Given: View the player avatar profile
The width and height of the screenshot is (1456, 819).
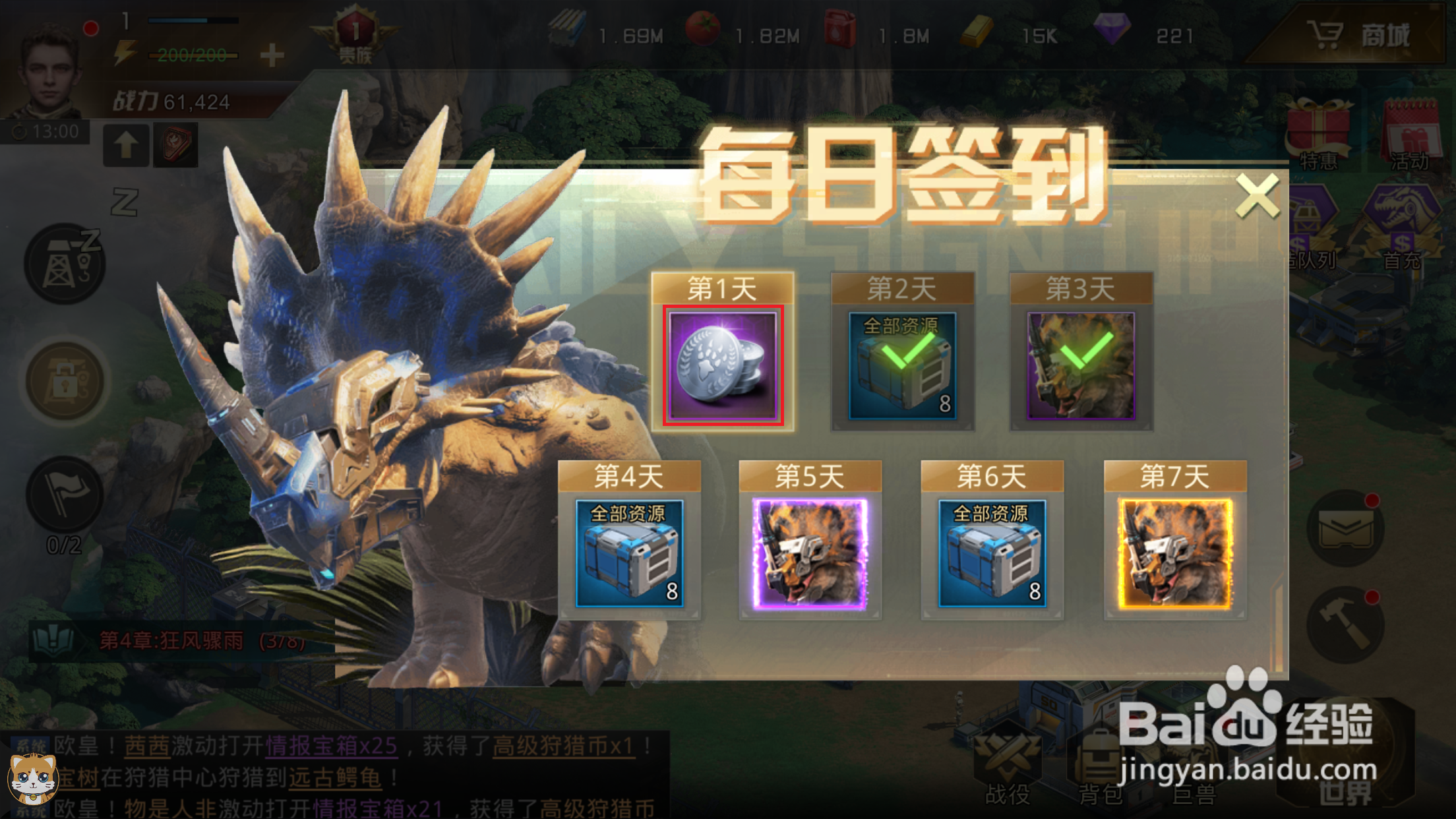Looking at the screenshot, I should coord(46,66).
